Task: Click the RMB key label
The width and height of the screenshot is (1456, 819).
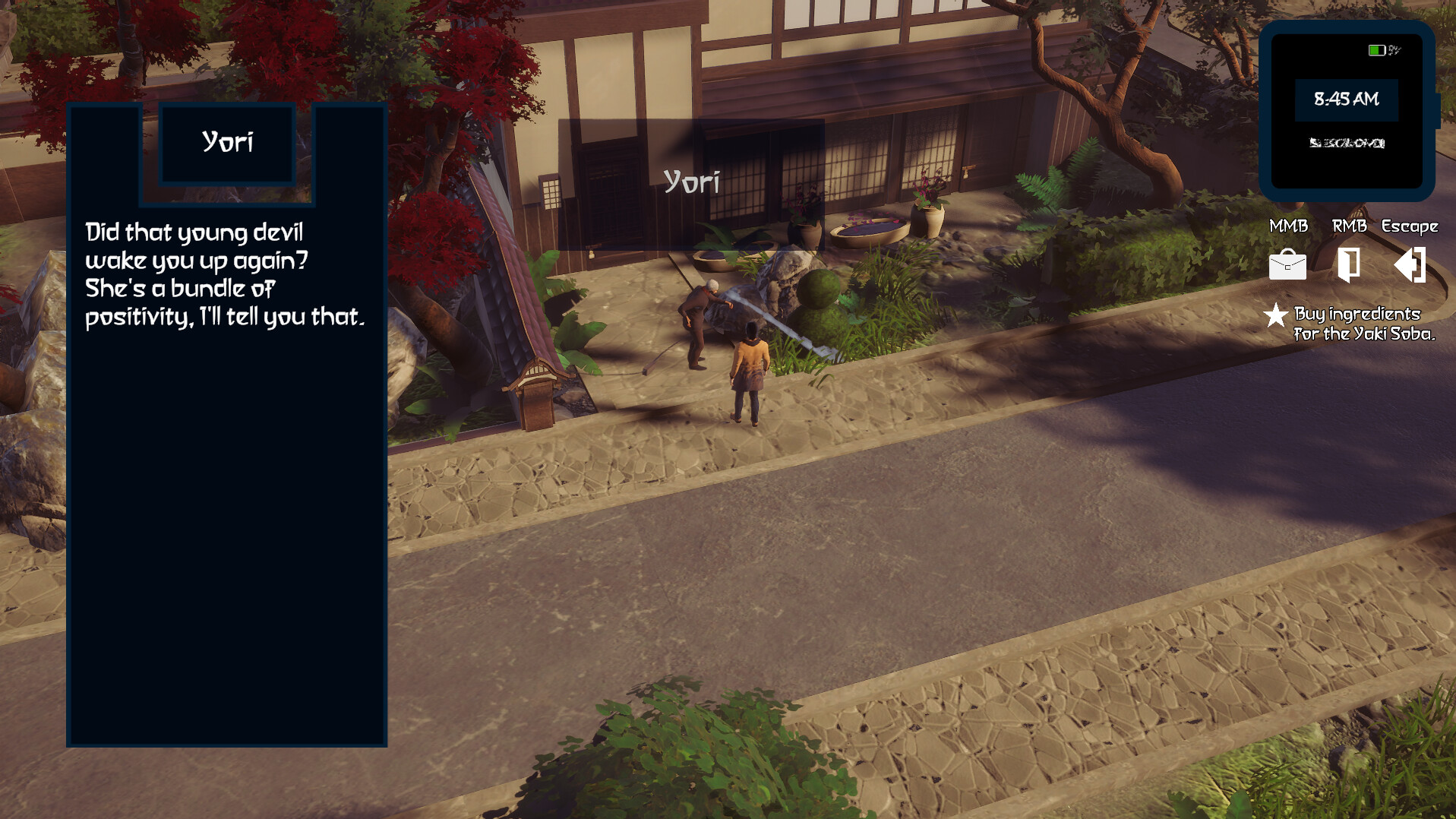Action: click(1348, 226)
